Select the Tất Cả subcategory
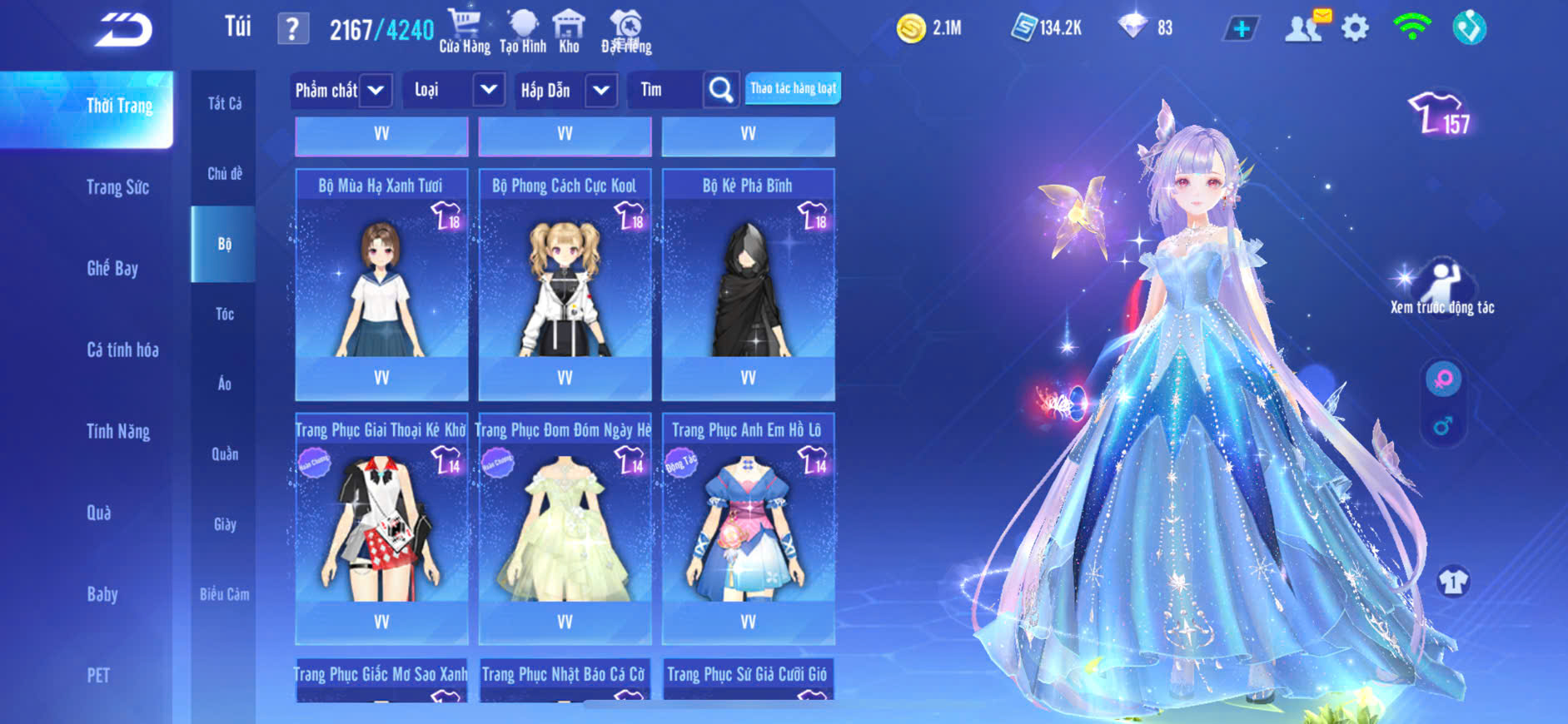 (x=224, y=103)
